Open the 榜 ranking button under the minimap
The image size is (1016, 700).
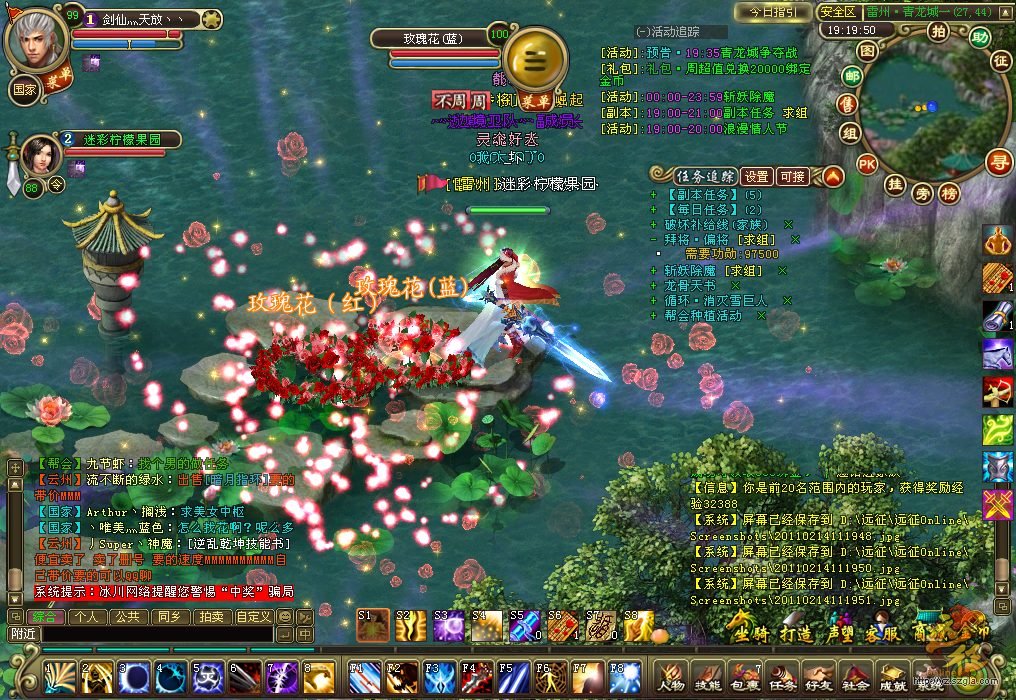tap(948, 192)
